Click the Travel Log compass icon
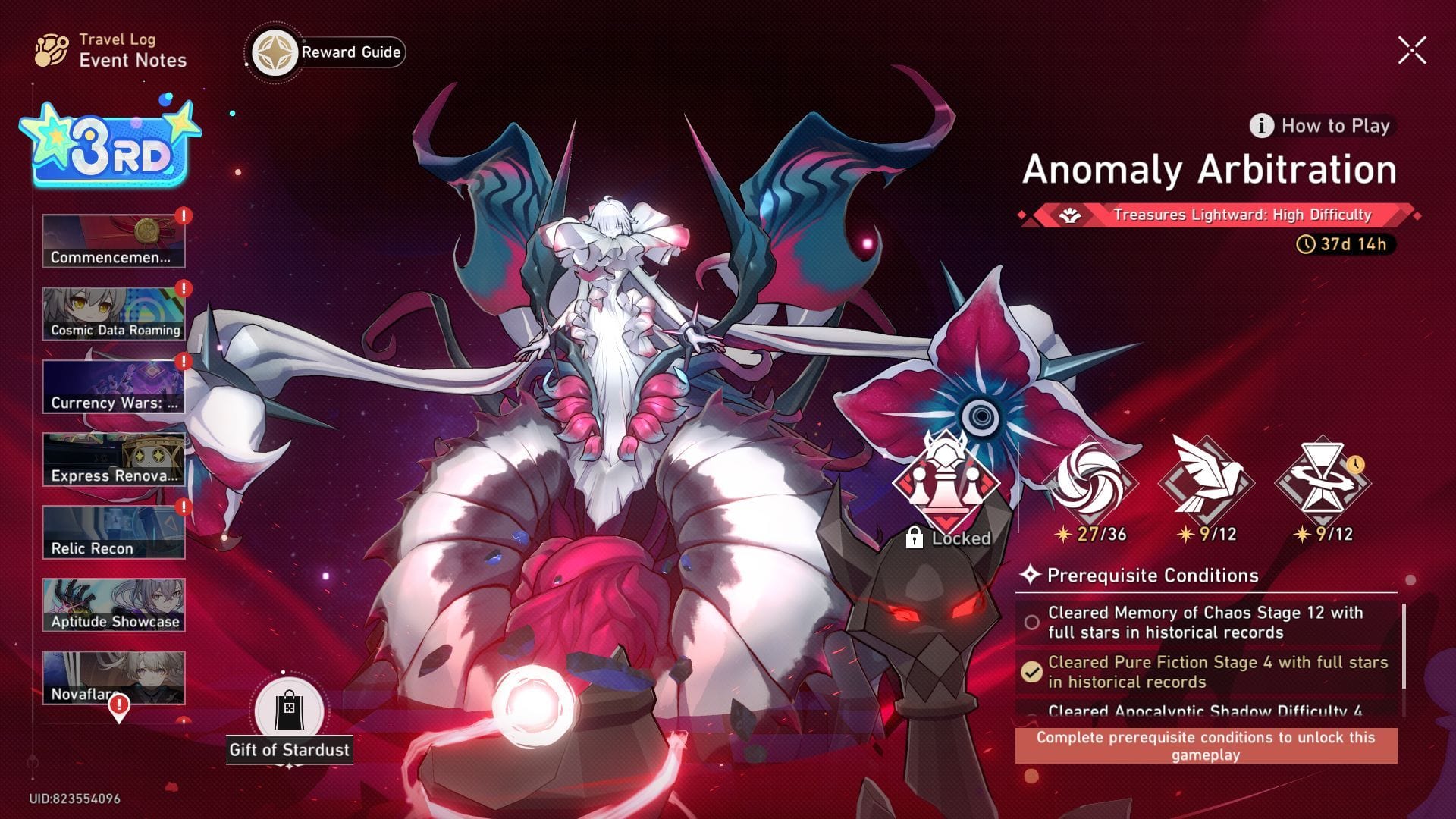Image resolution: width=1456 pixels, height=819 pixels. pos(49,49)
